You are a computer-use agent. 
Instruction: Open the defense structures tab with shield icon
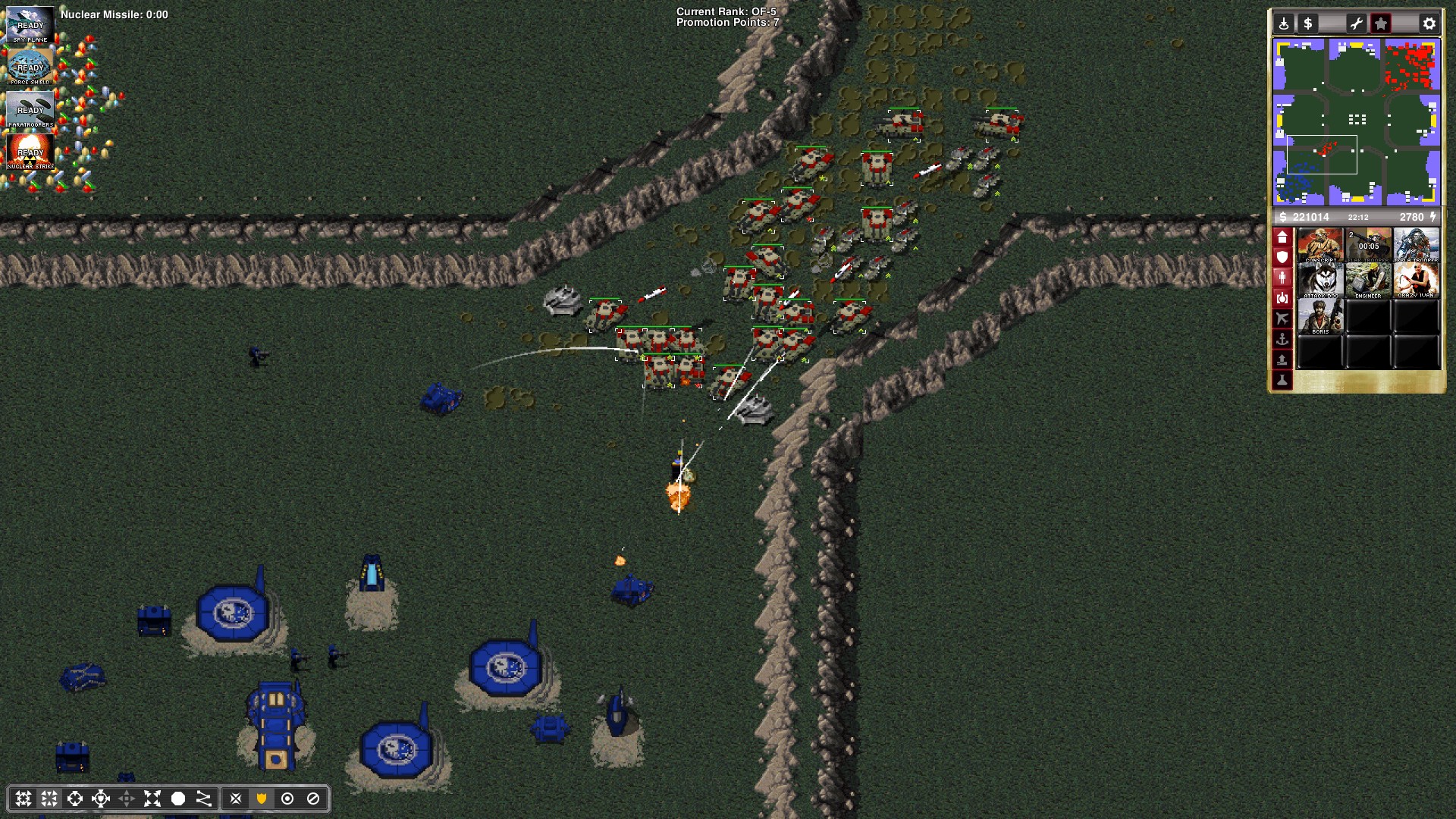coord(1282,258)
